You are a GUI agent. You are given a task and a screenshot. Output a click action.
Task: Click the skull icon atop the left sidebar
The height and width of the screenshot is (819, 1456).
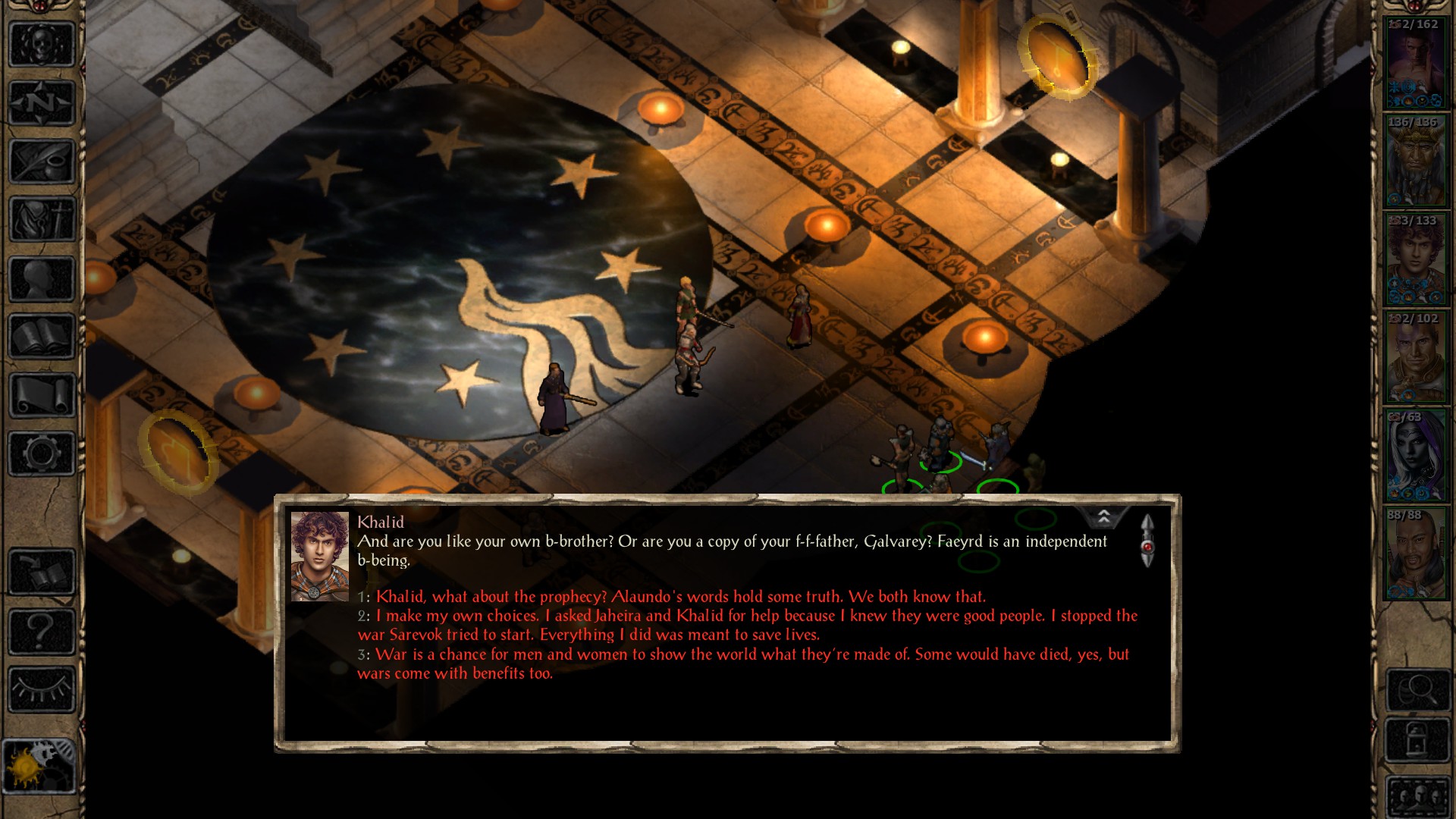pyautogui.click(x=42, y=44)
